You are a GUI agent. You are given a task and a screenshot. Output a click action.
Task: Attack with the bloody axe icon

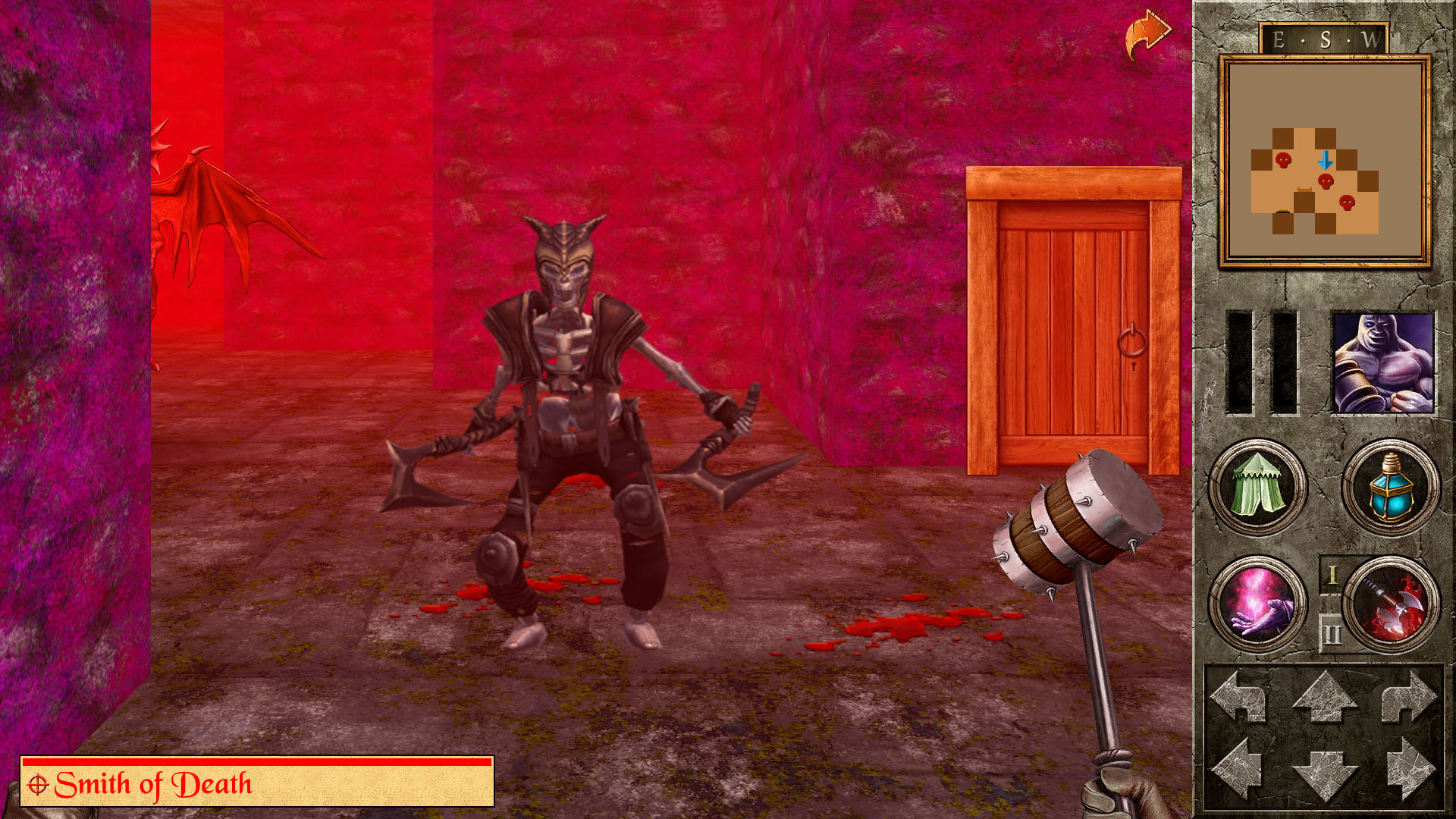(1392, 604)
